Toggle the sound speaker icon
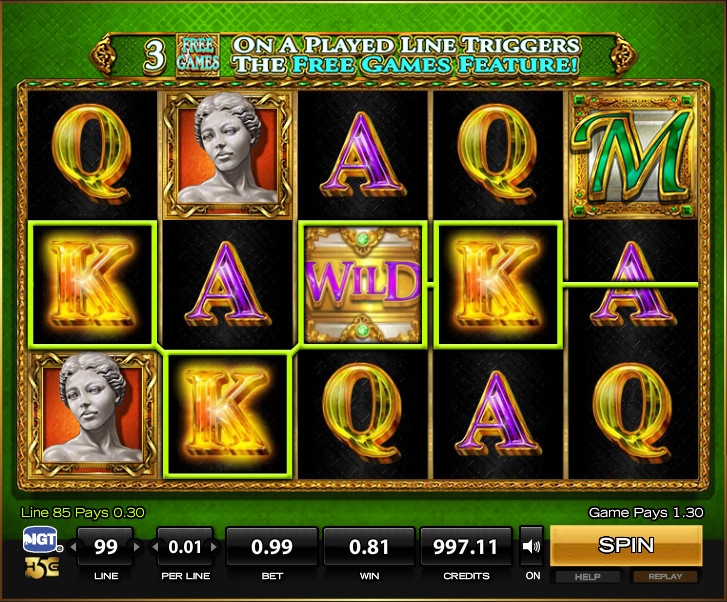727x602 pixels. 532,547
